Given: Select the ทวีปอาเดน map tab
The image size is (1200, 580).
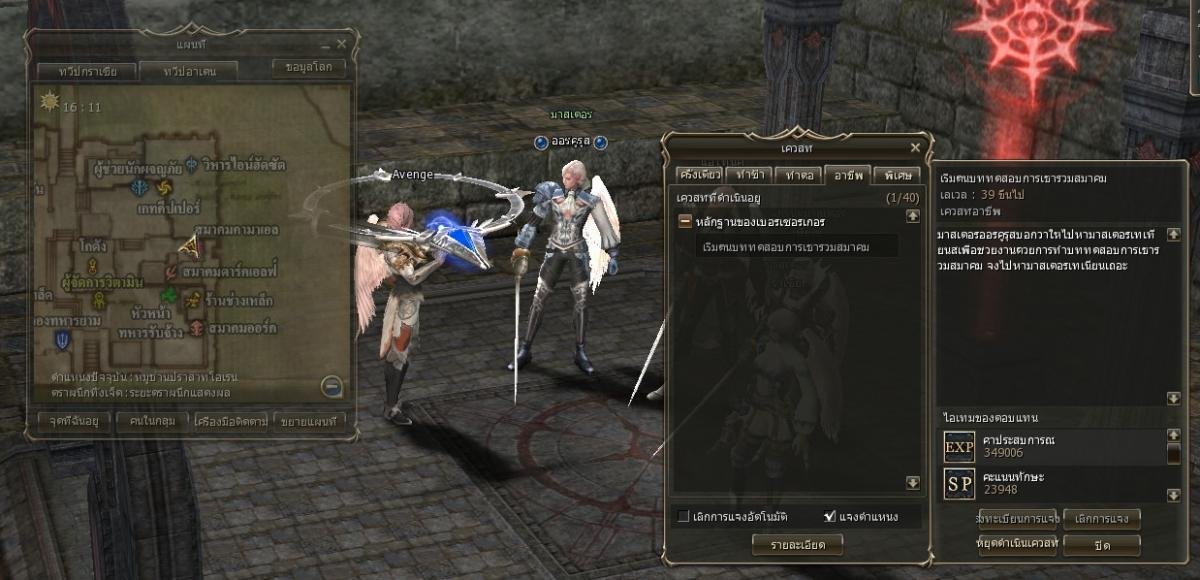Looking at the screenshot, I should [x=188, y=71].
